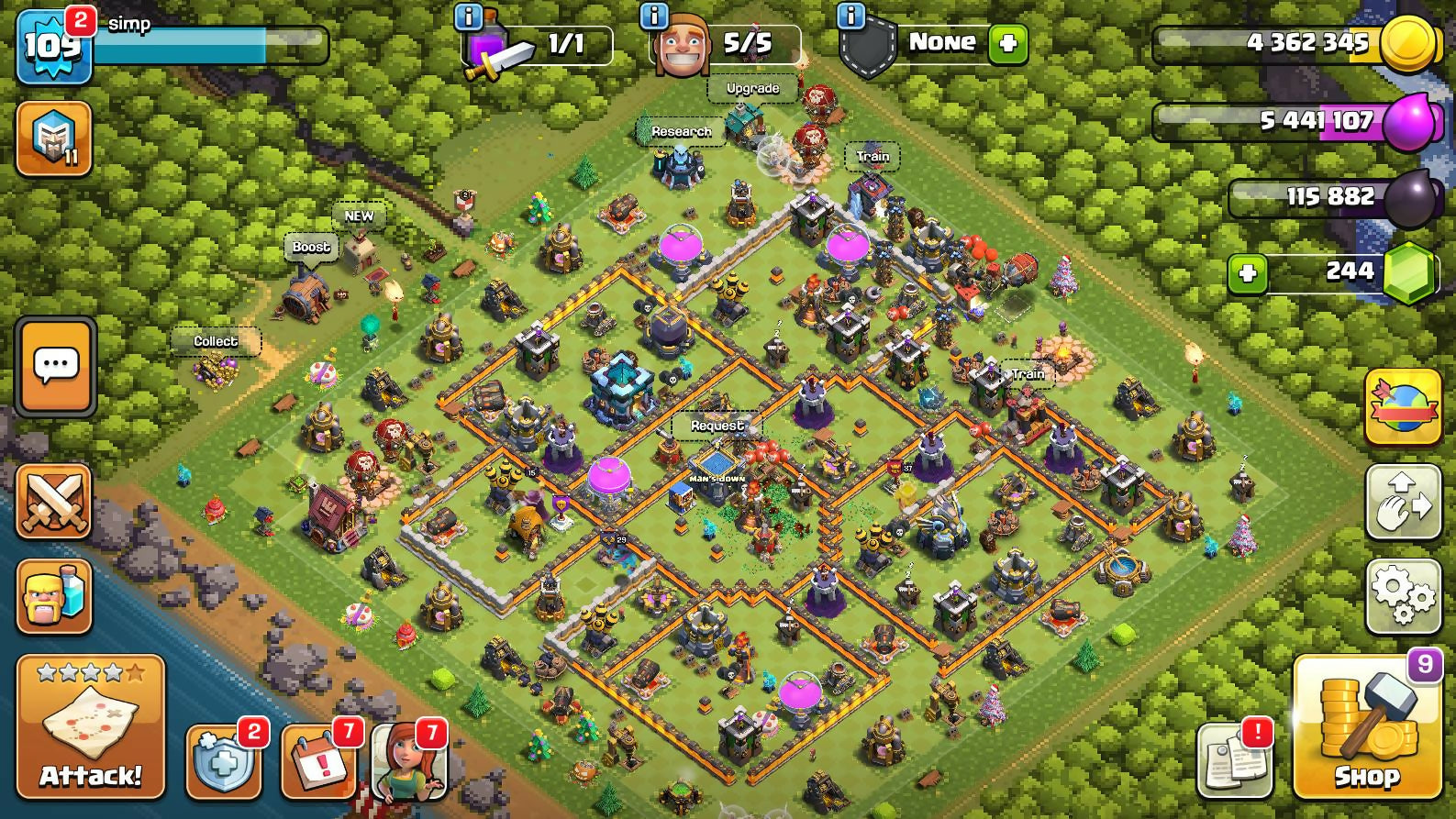Open the red-haired villager portrait button
The height and width of the screenshot is (819, 1456).
[409, 761]
